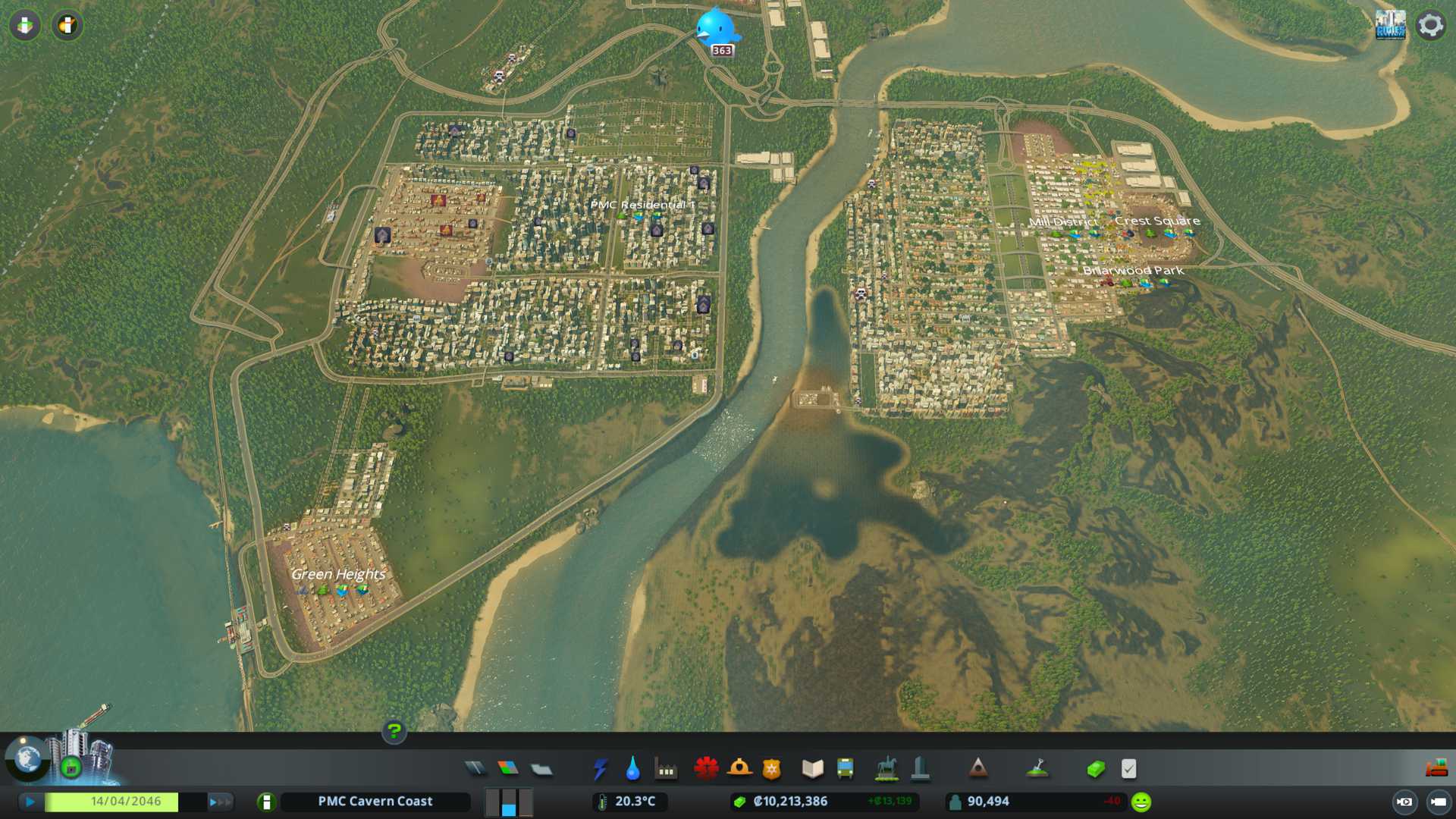The height and width of the screenshot is (819, 1456).
Task: Open the Zoning tool menu
Action: tap(508, 769)
